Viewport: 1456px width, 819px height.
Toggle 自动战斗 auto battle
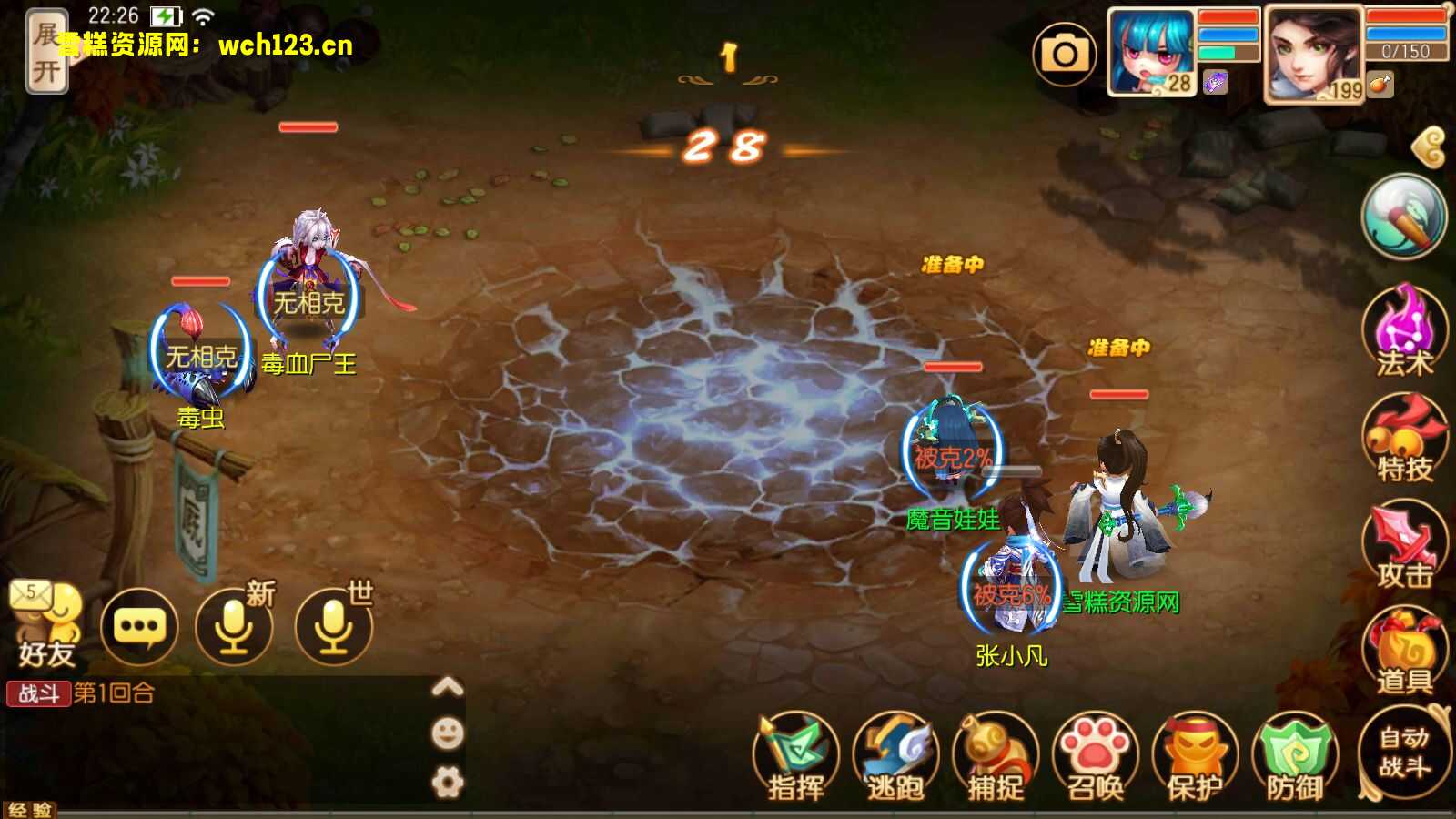(1403, 752)
